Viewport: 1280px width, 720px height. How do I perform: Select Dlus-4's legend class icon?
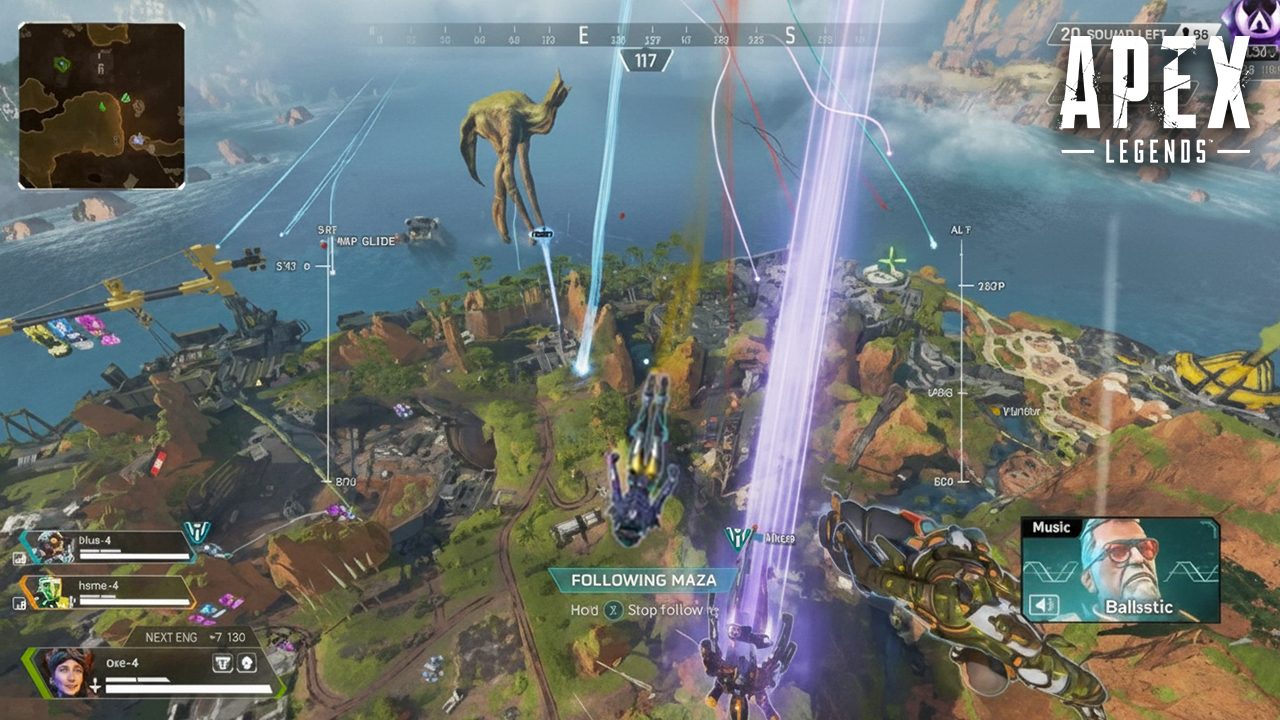click(x=19, y=557)
